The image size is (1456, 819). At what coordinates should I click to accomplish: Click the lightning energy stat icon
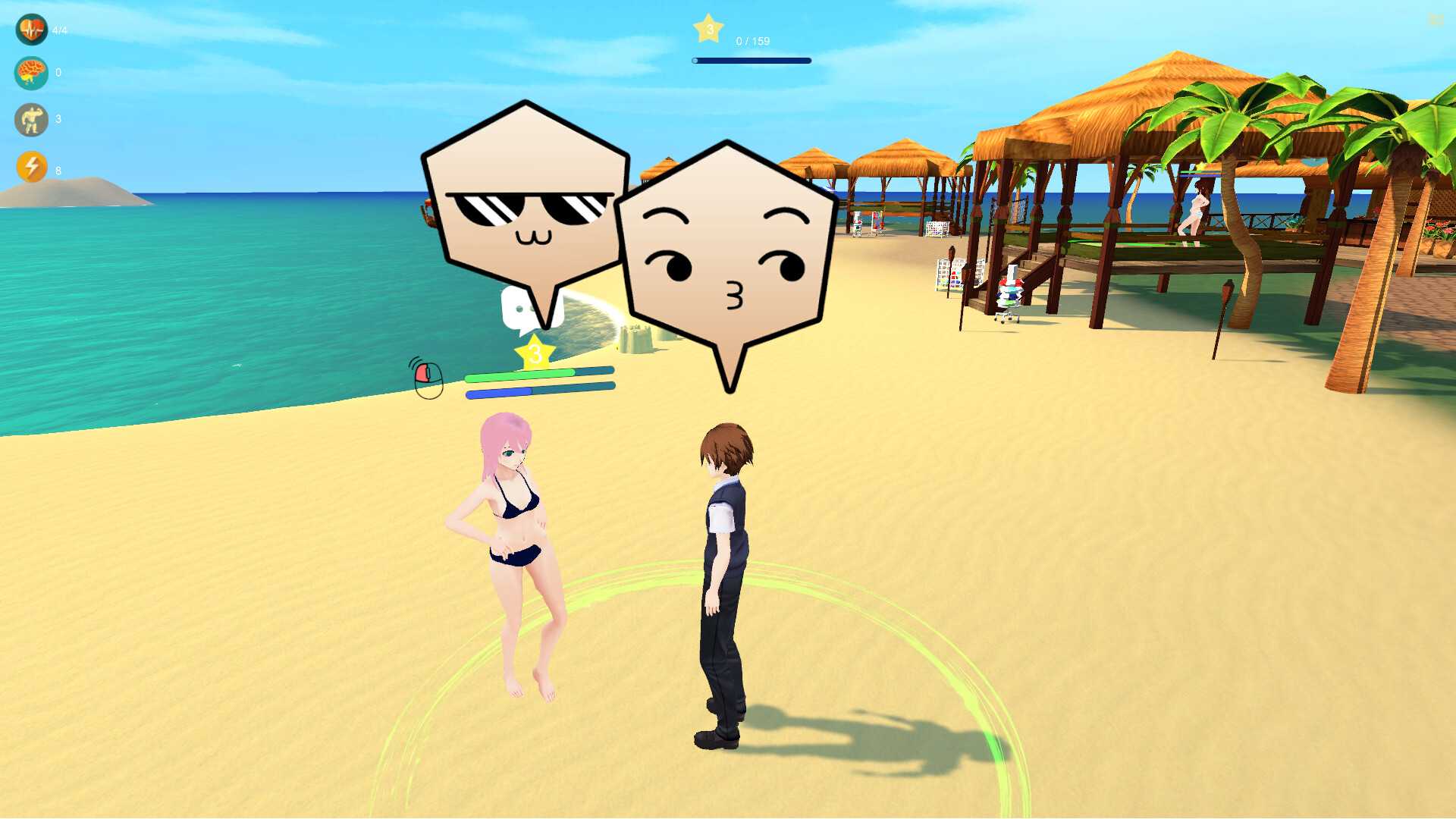coord(31,166)
